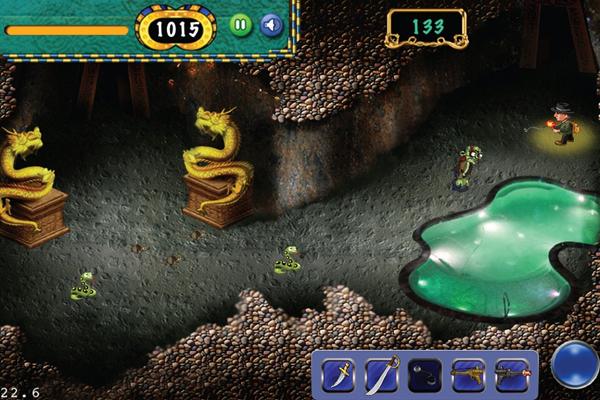The height and width of the screenshot is (400, 600).
Task: Pause the game with the green button
Action: (241, 25)
